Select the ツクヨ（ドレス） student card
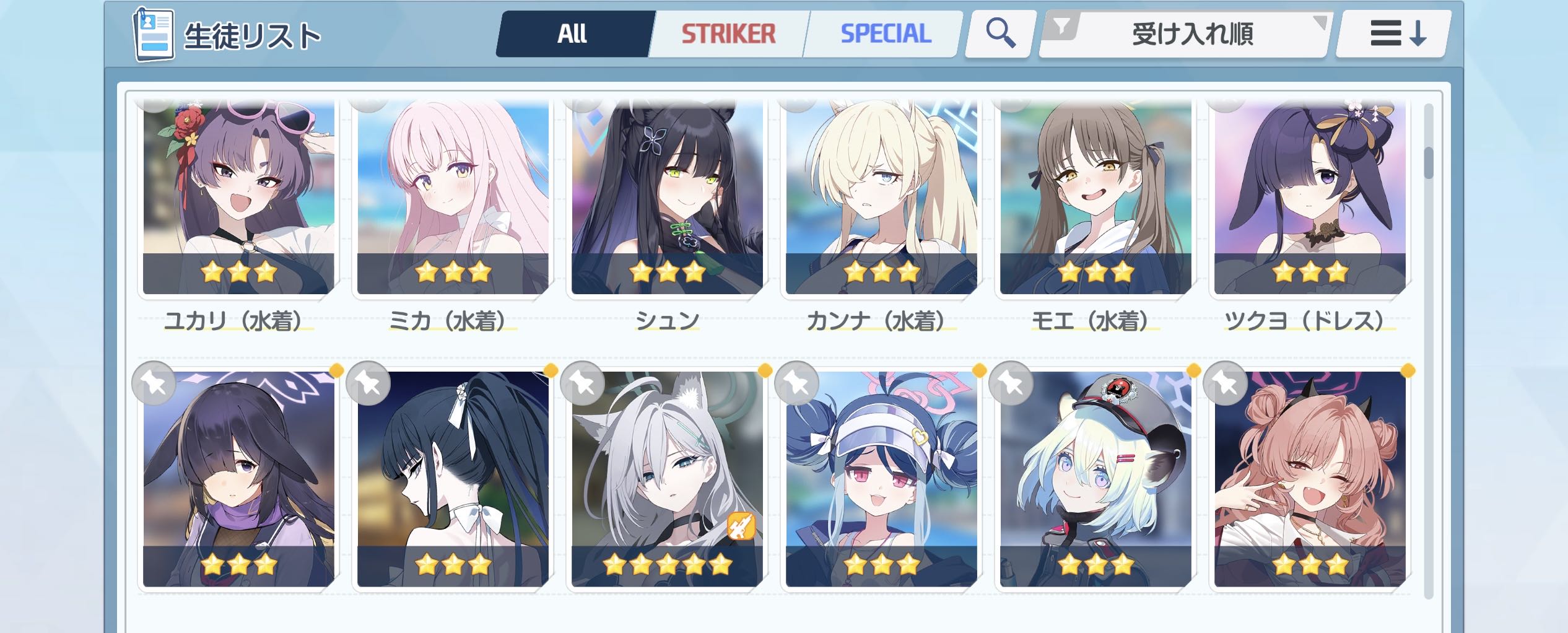1568x633 pixels. click(x=1310, y=198)
